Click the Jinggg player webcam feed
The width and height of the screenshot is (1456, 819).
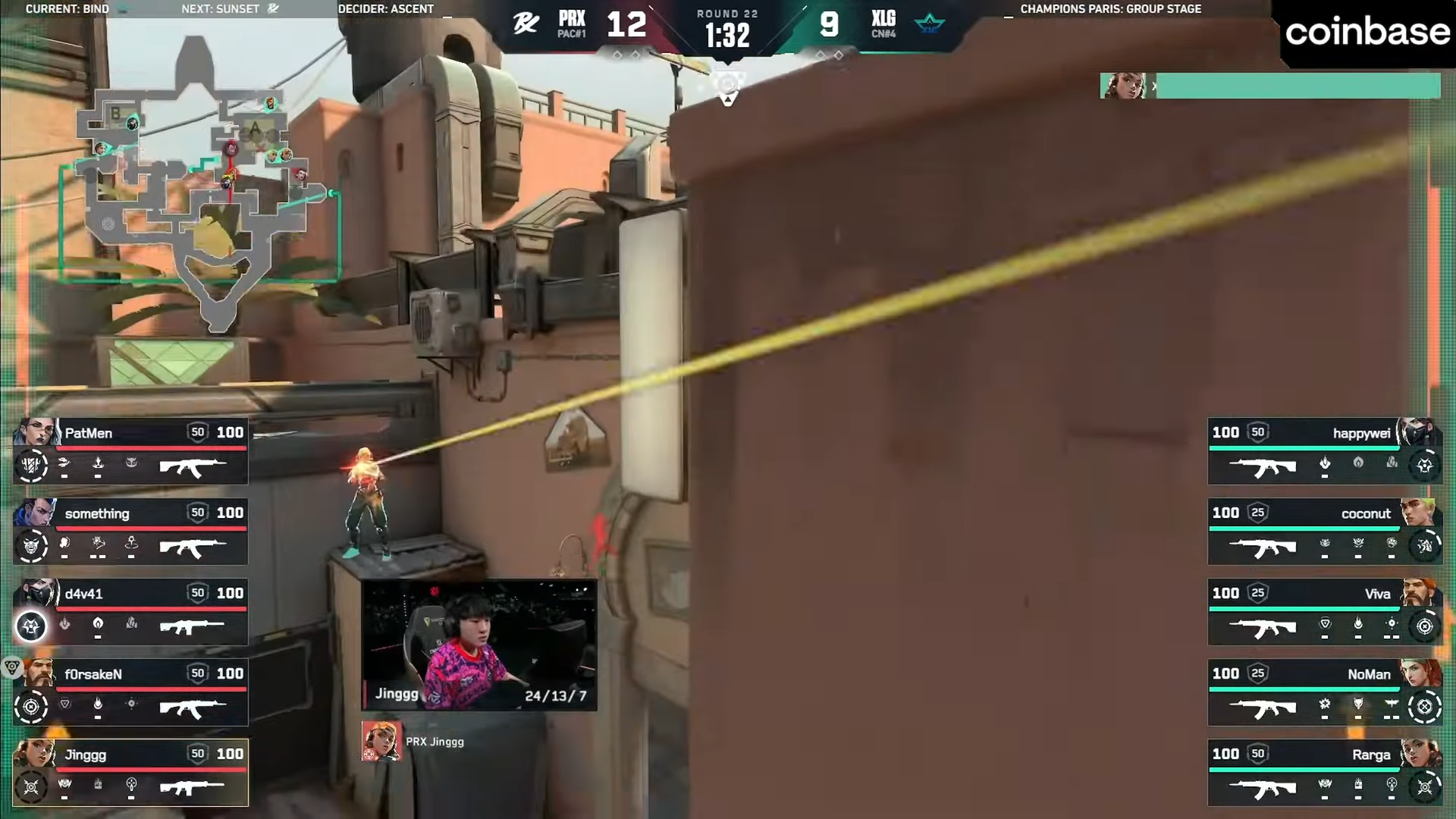(x=479, y=645)
